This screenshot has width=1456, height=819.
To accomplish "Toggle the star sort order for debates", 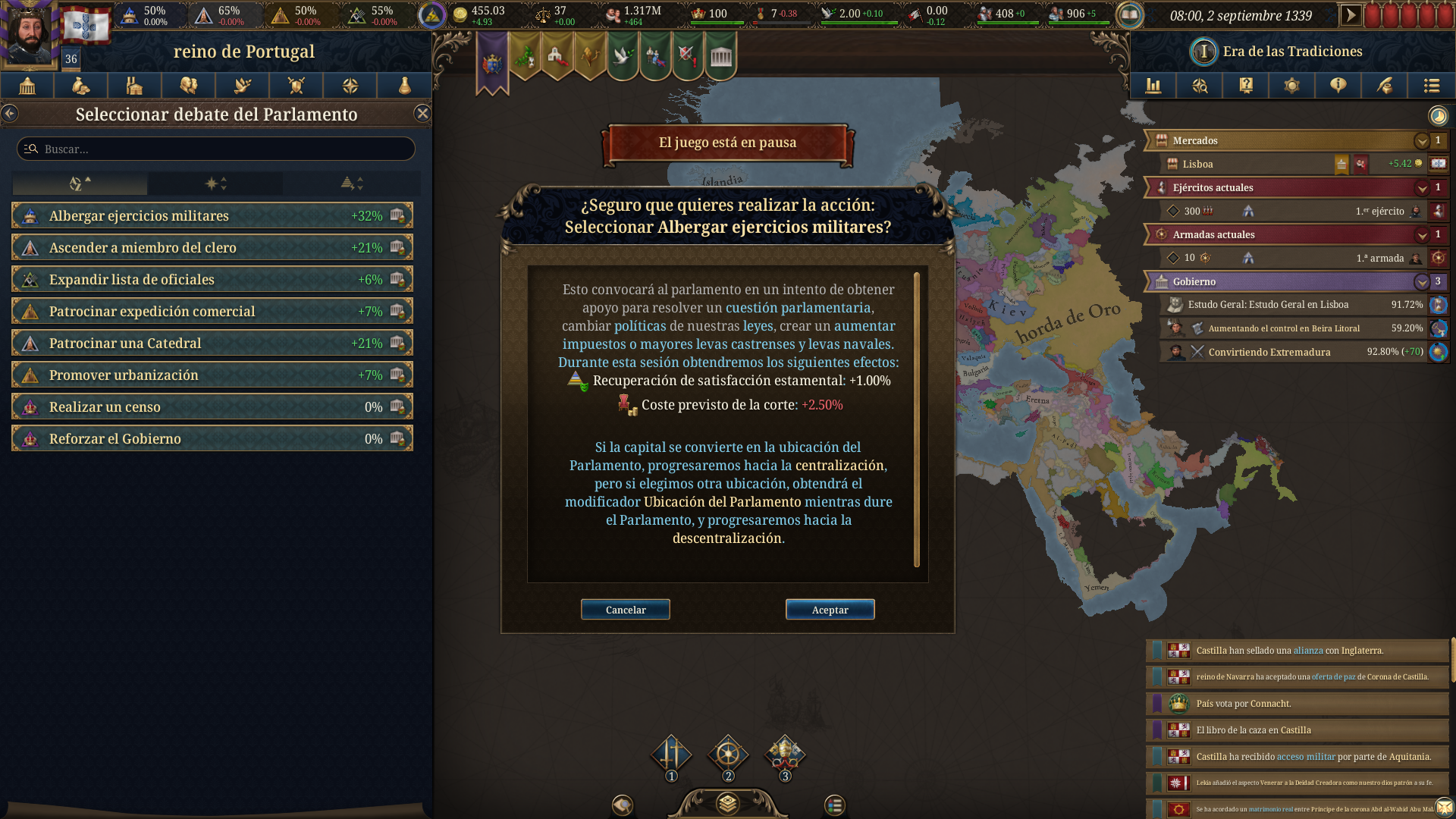I will click(x=215, y=184).
